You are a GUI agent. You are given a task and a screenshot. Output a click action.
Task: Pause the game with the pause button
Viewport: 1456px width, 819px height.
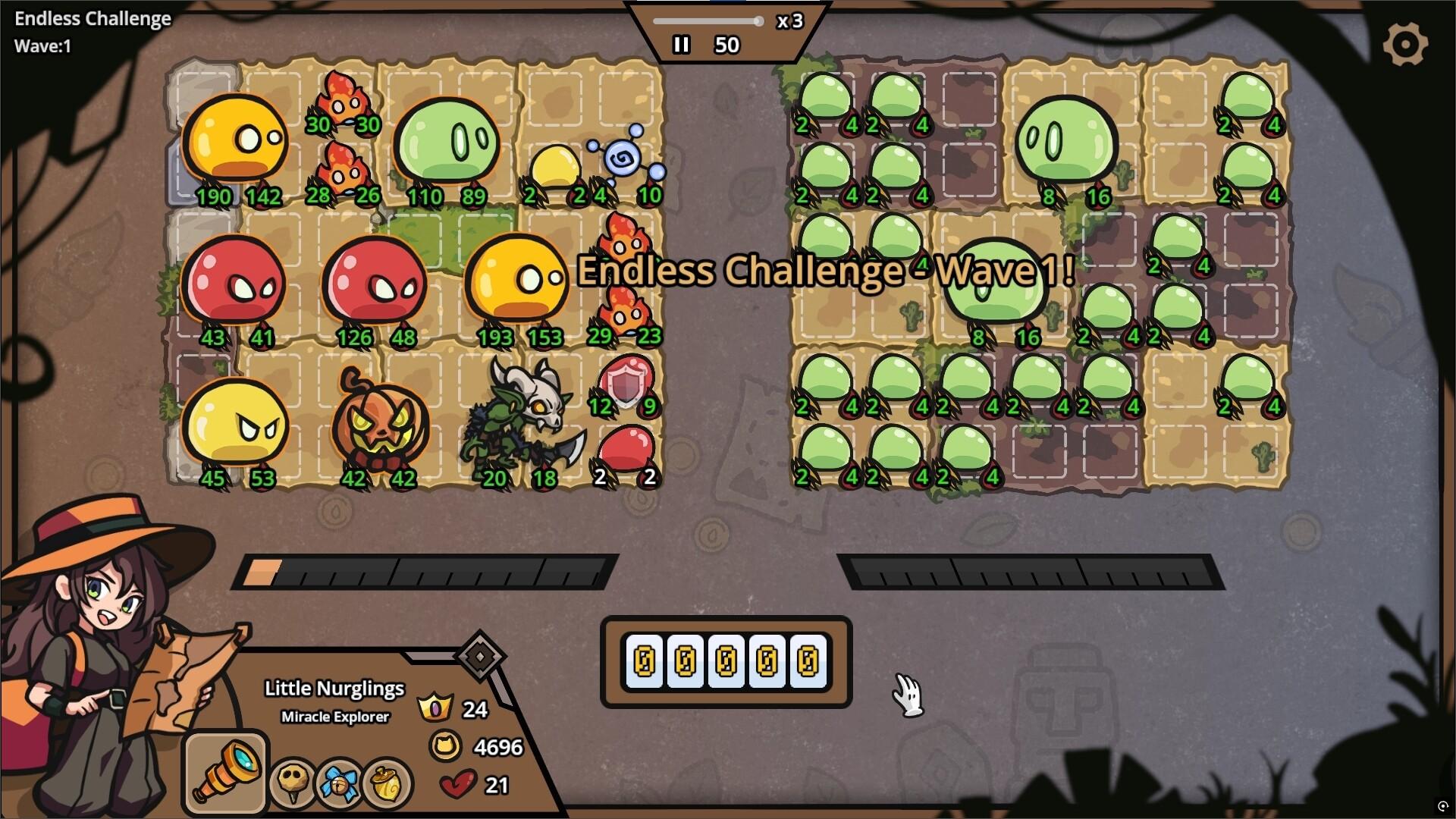[x=681, y=45]
